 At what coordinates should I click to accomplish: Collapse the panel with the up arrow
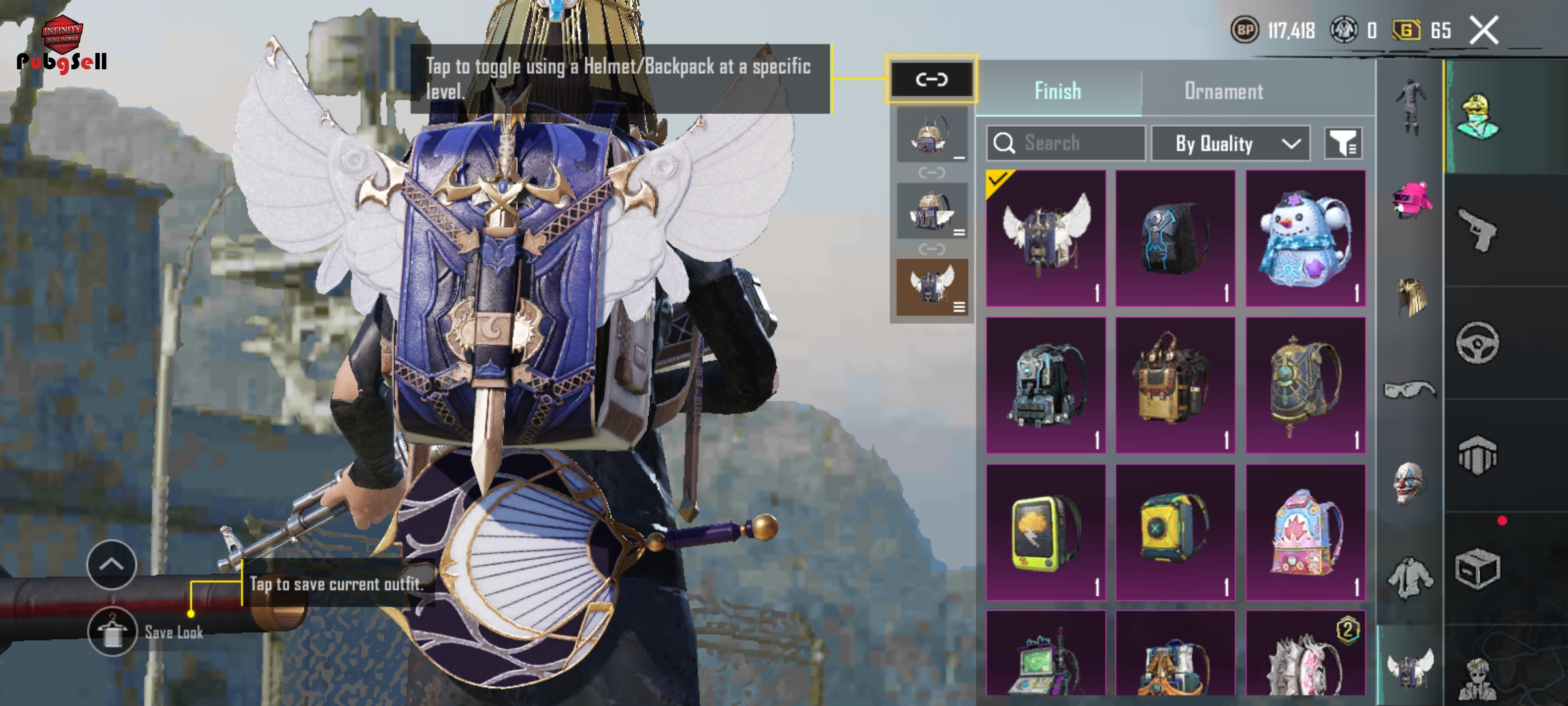coord(111,564)
